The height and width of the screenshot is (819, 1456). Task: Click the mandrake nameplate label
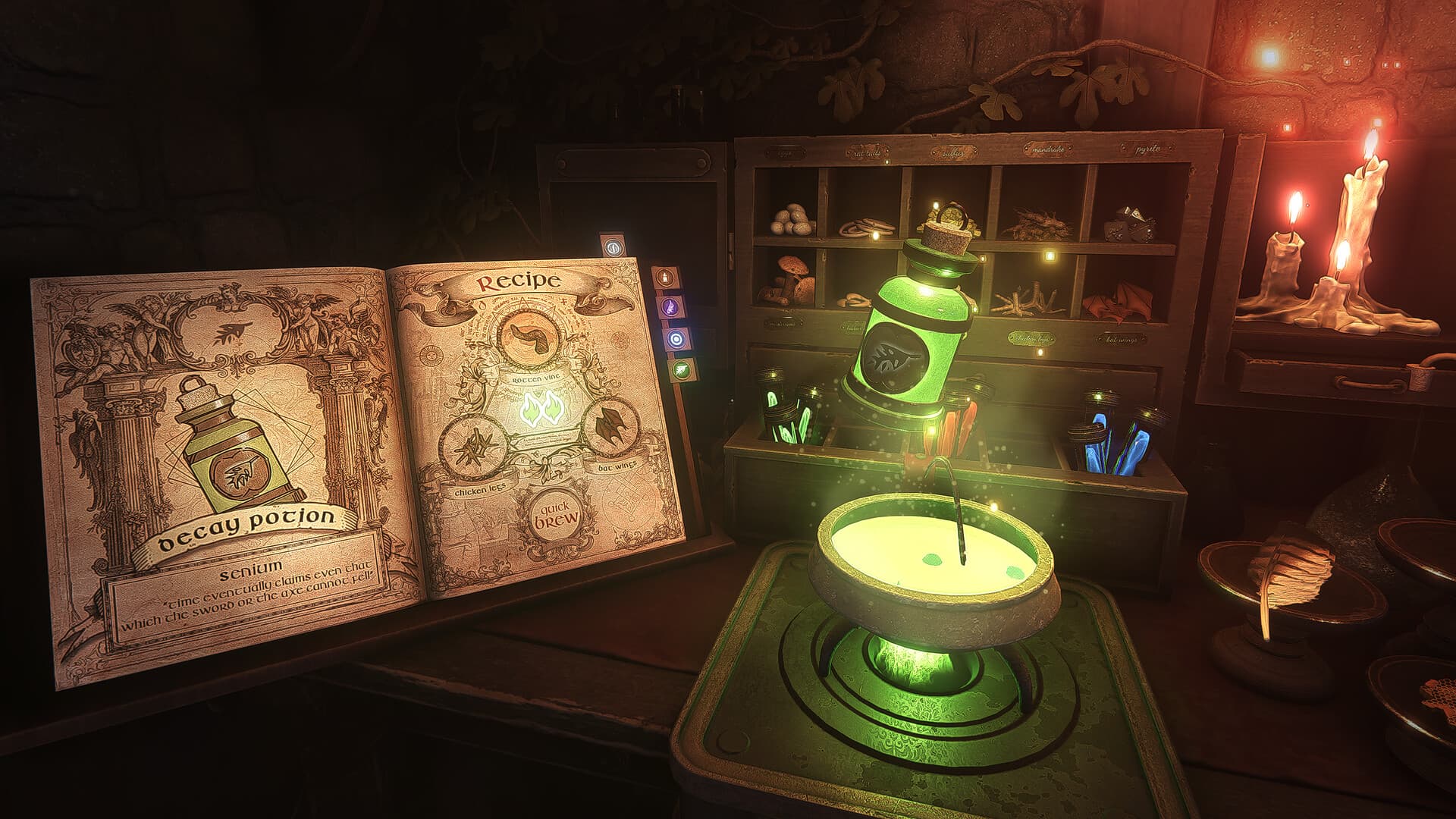pos(1046,149)
